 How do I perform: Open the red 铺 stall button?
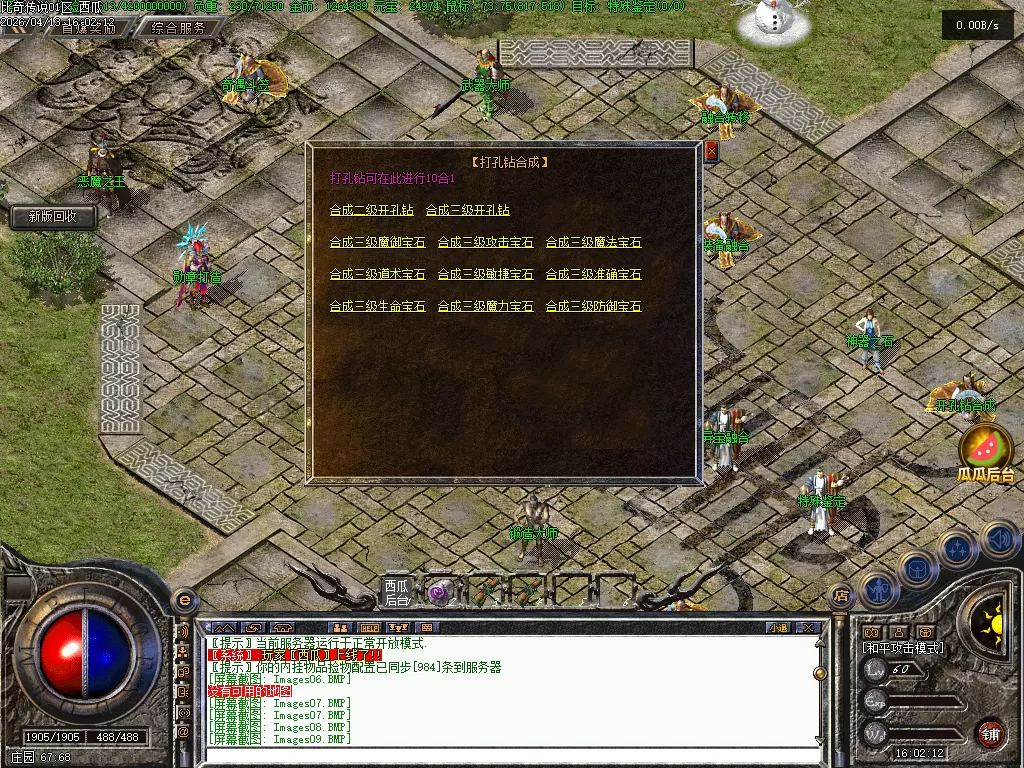[990, 733]
